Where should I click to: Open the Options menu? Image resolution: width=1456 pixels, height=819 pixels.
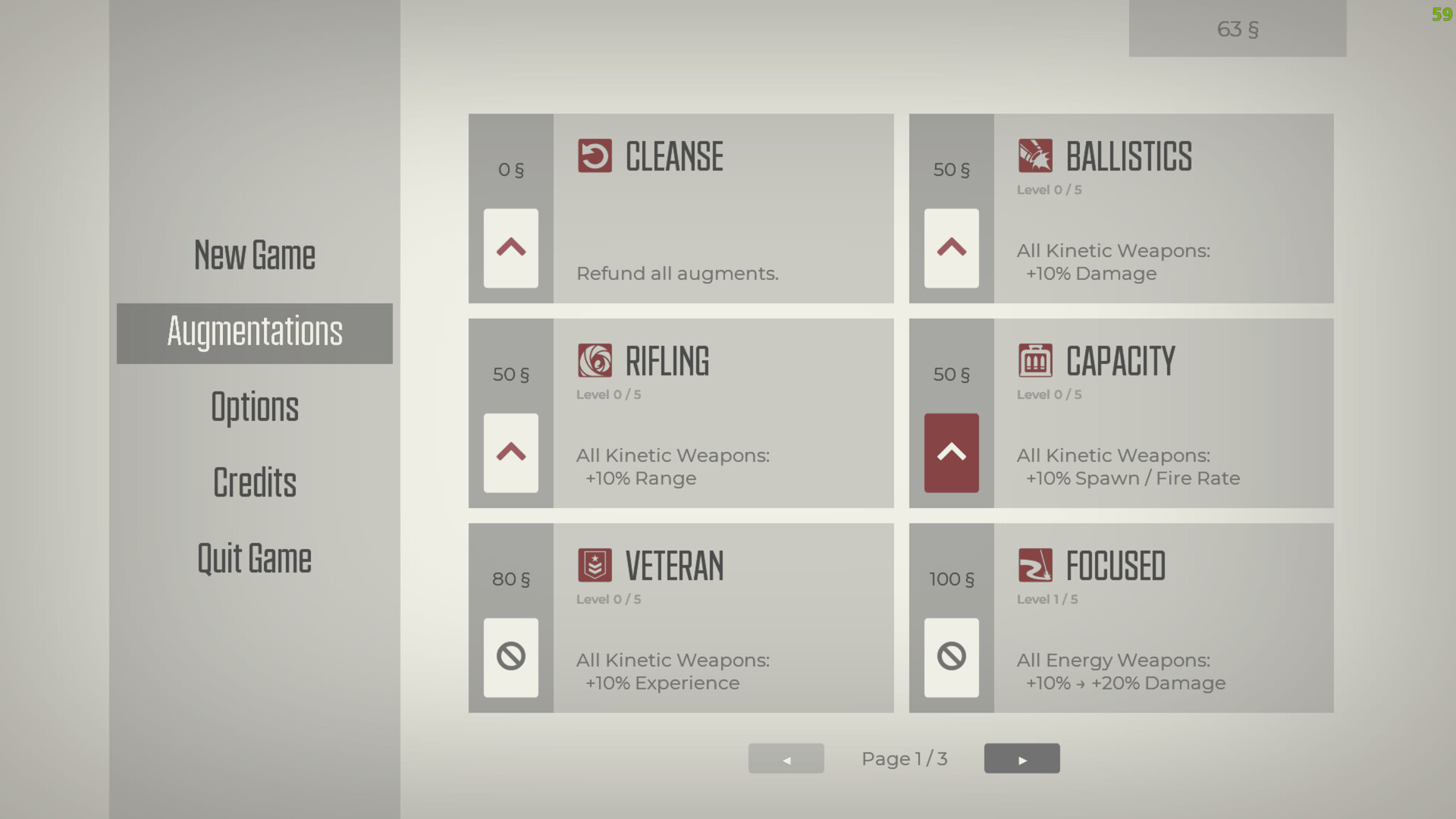point(254,407)
